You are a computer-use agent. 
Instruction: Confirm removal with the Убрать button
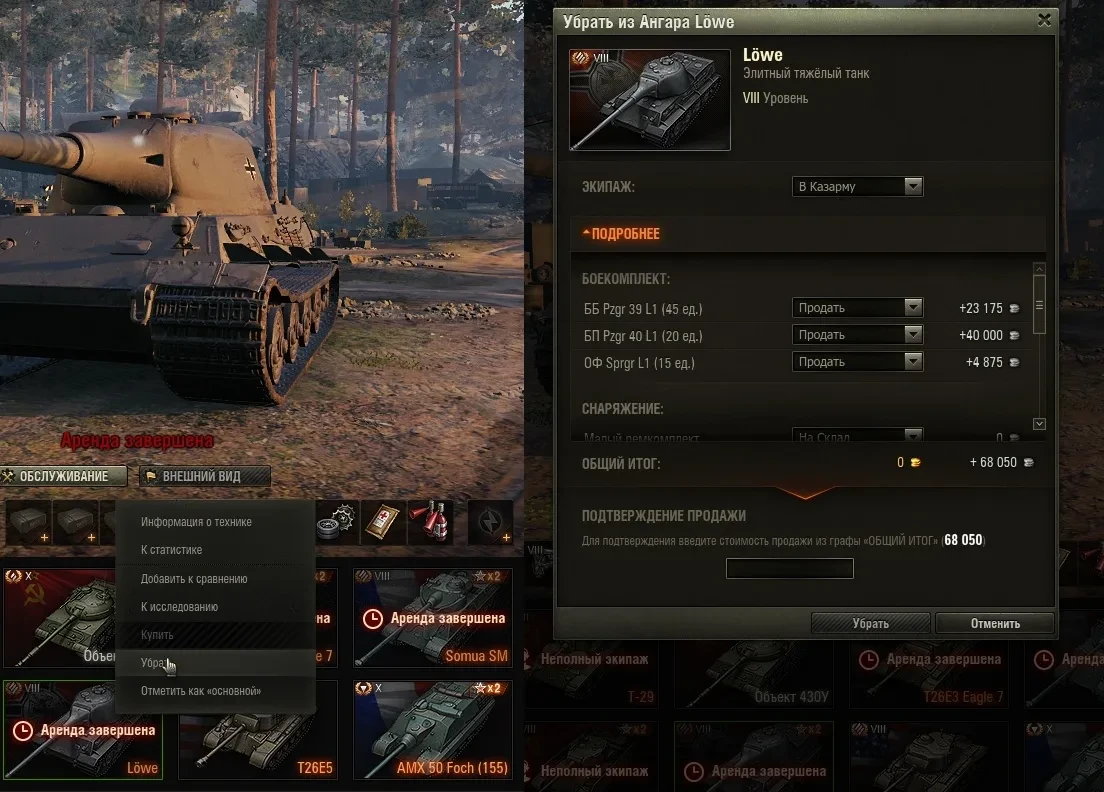coord(870,623)
